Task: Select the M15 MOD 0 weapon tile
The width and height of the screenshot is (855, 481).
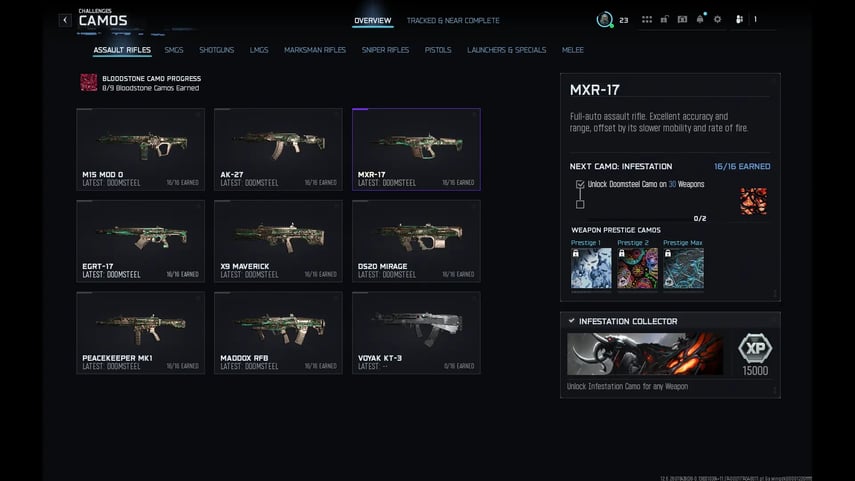Action: (x=140, y=149)
